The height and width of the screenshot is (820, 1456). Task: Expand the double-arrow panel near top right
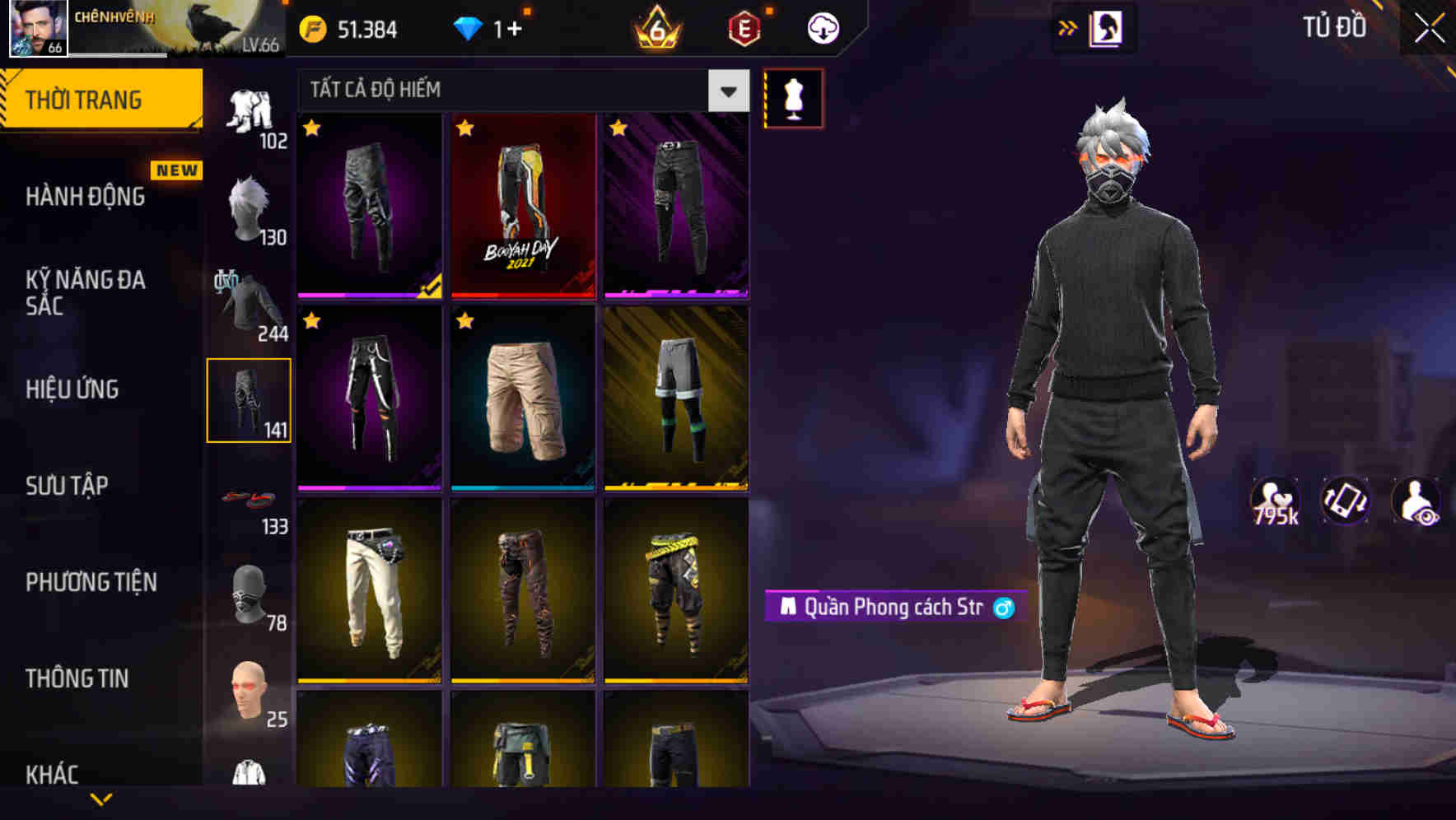pyautogui.click(x=1069, y=27)
